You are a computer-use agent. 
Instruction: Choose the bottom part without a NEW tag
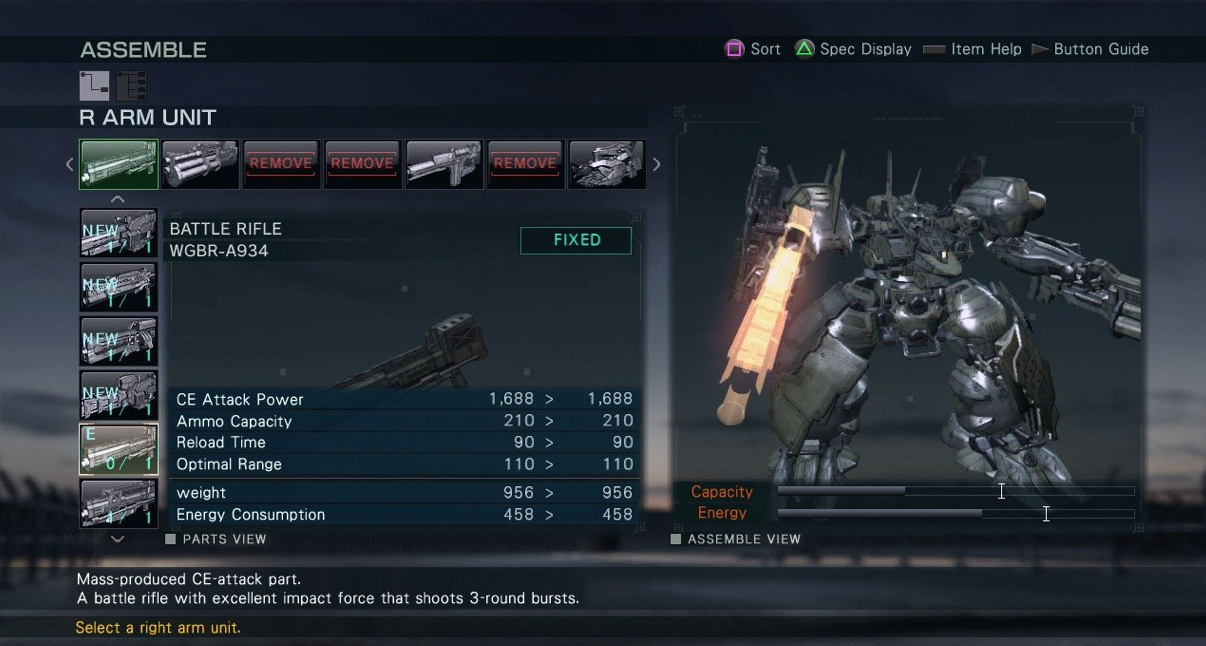[119, 503]
